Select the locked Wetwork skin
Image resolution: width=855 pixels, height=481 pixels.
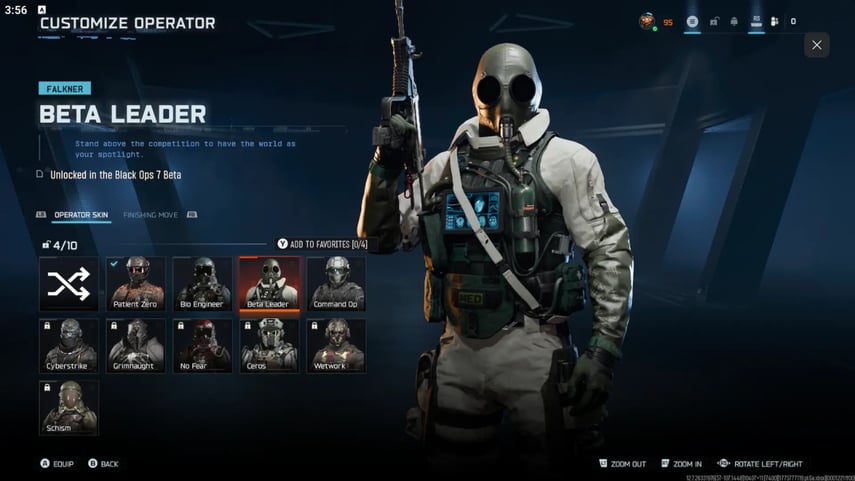335,345
